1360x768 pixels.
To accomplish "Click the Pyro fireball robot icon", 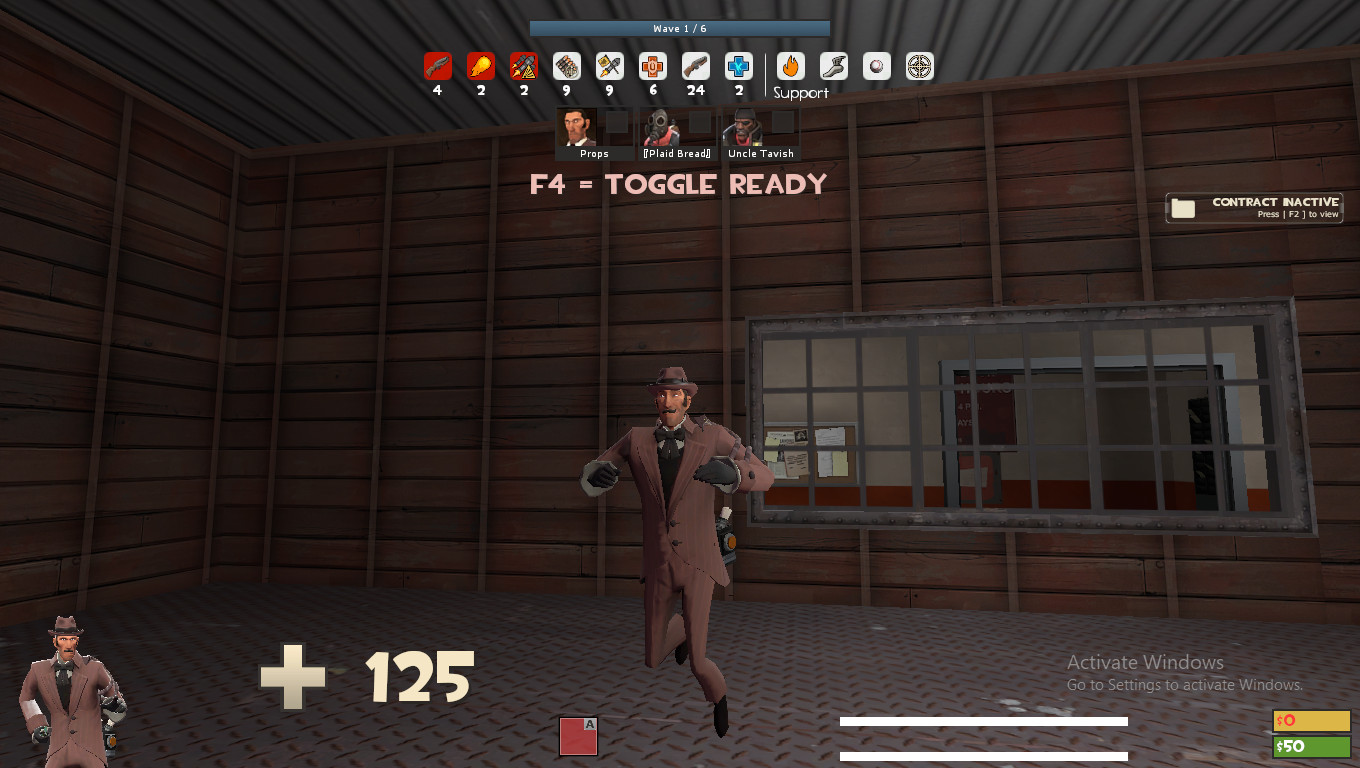I will pos(480,65).
